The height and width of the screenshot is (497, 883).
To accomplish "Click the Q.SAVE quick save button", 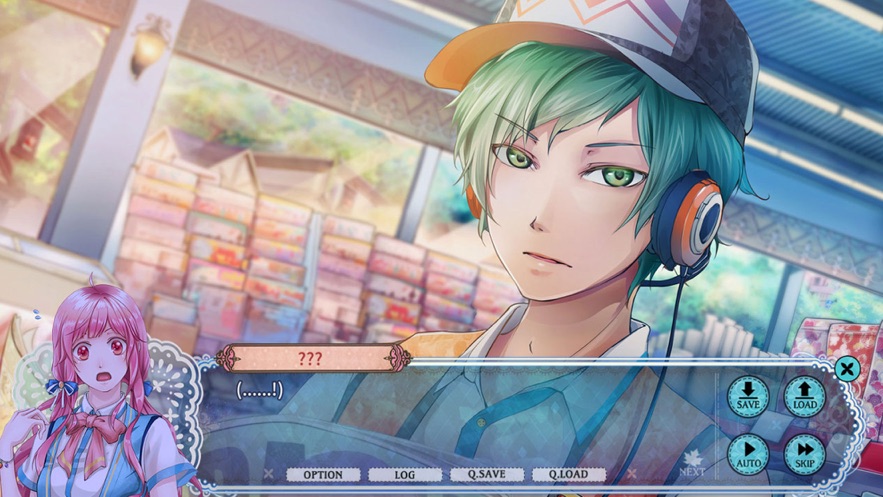I will (486, 475).
